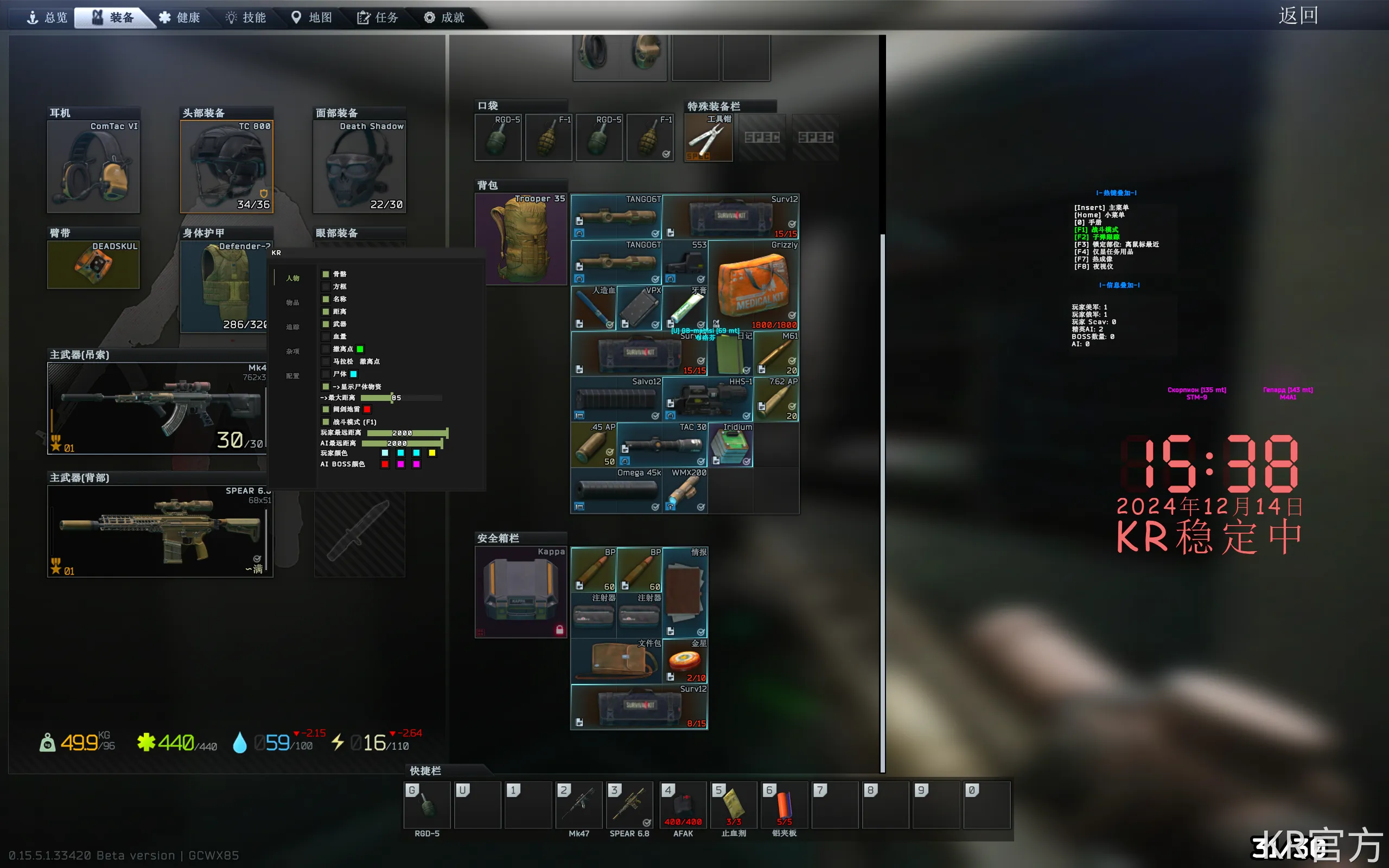This screenshot has height=868, width=1389.
Task: Open the 技能 skills tab
Action: tap(246, 17)
